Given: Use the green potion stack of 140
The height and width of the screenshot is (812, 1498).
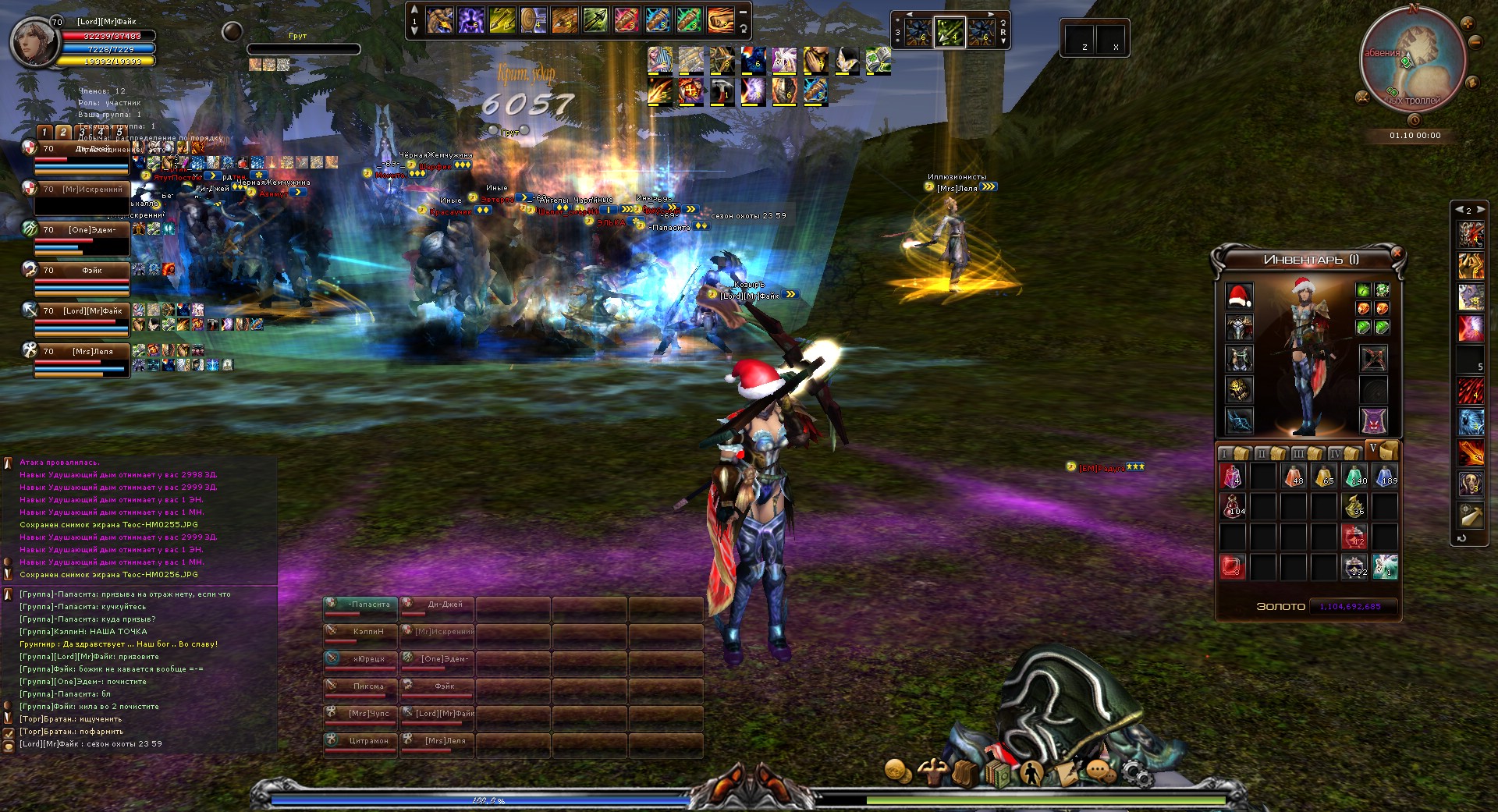Looking at the screenshot, I should pos(1355,475).
